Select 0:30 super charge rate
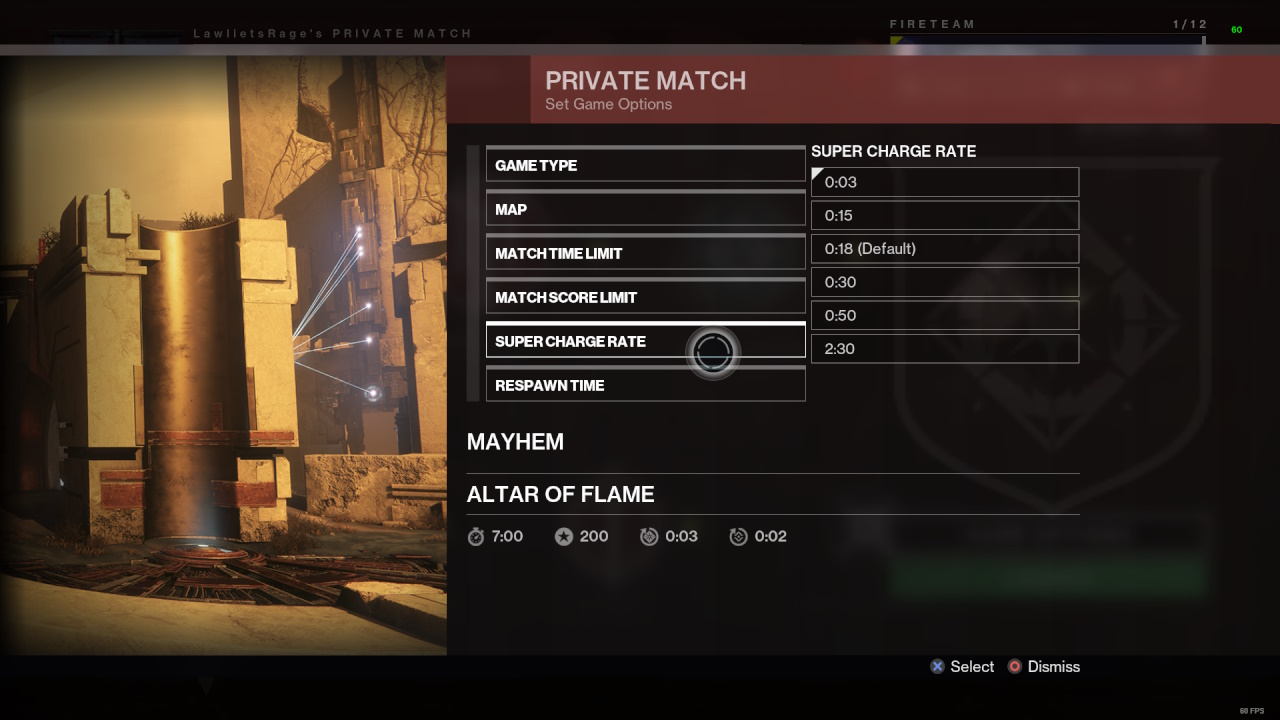Viewport: 1280px width, 720px height. (944, 282)
